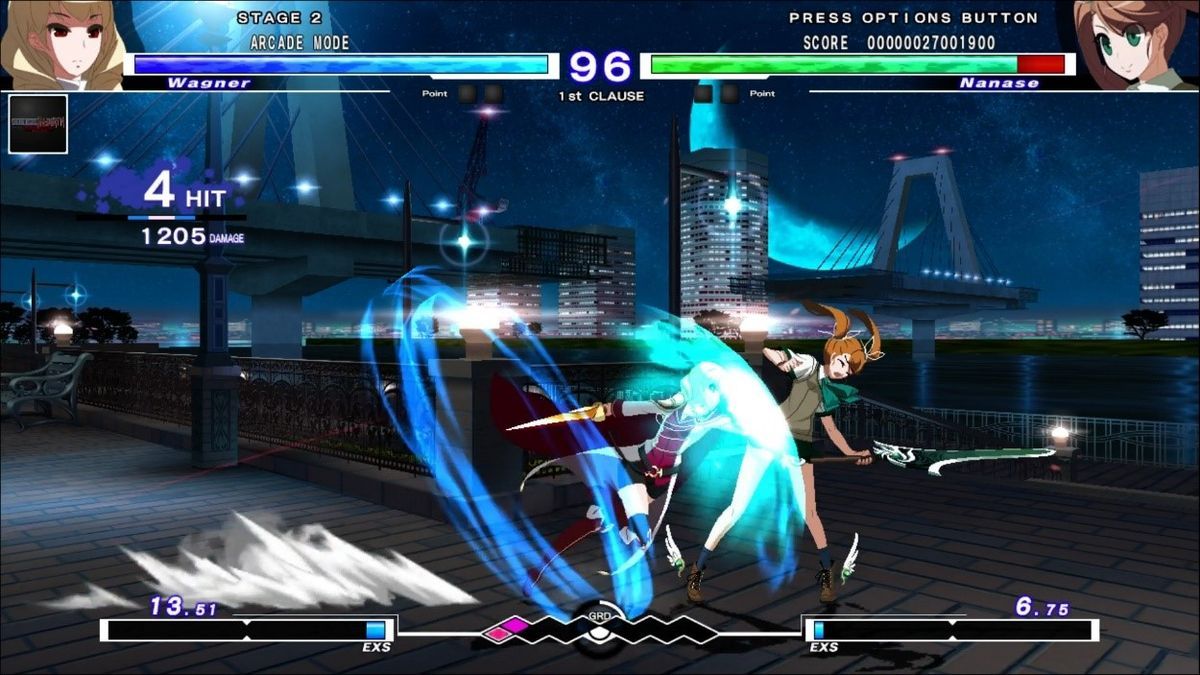The width and height of the screenshot is (1200, 675).
Task: Click Wagner's character portrait
Action: tap(60, 45)
